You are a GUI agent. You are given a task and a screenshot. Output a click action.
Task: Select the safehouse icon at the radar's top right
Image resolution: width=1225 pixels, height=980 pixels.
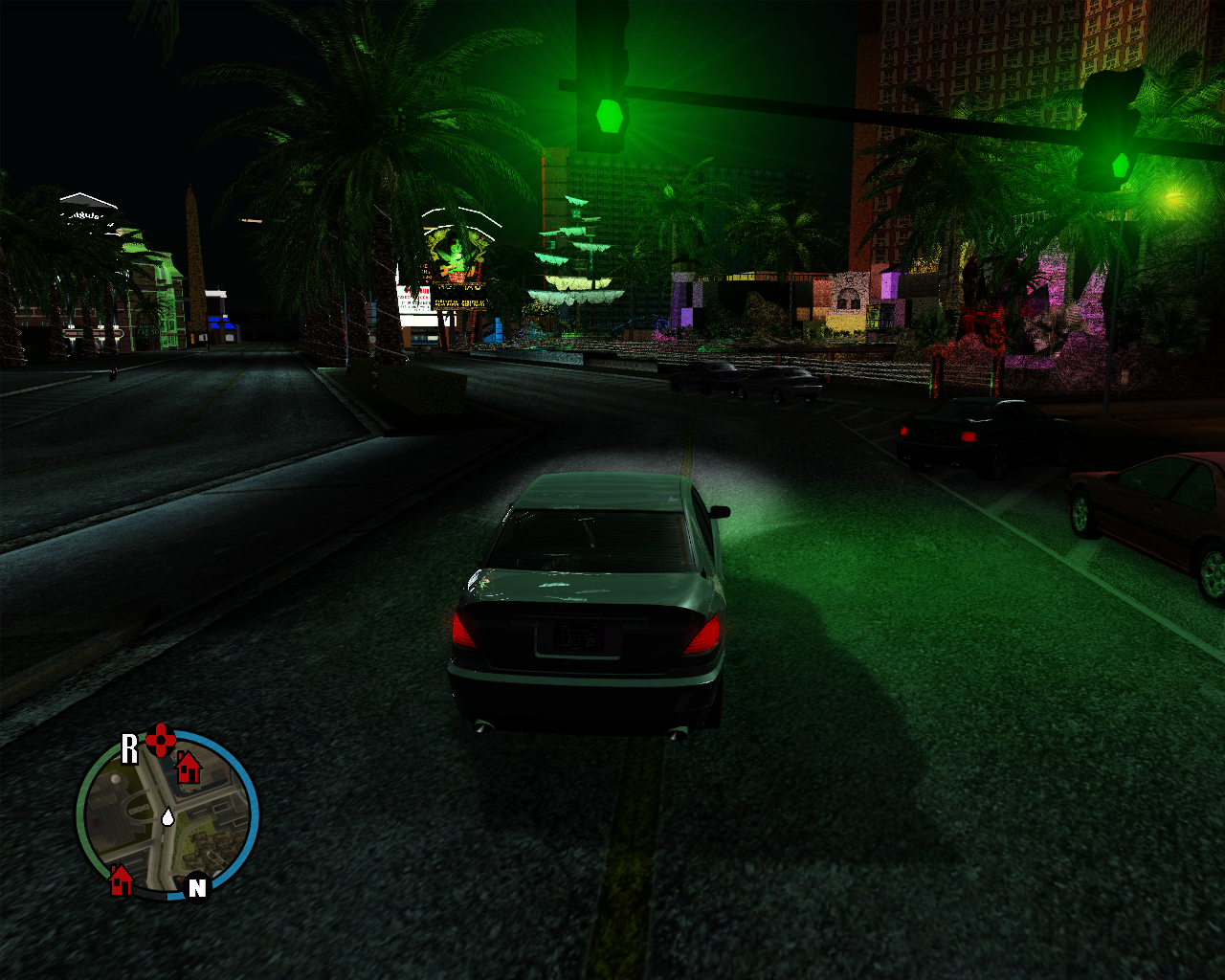tap(188, 768)
